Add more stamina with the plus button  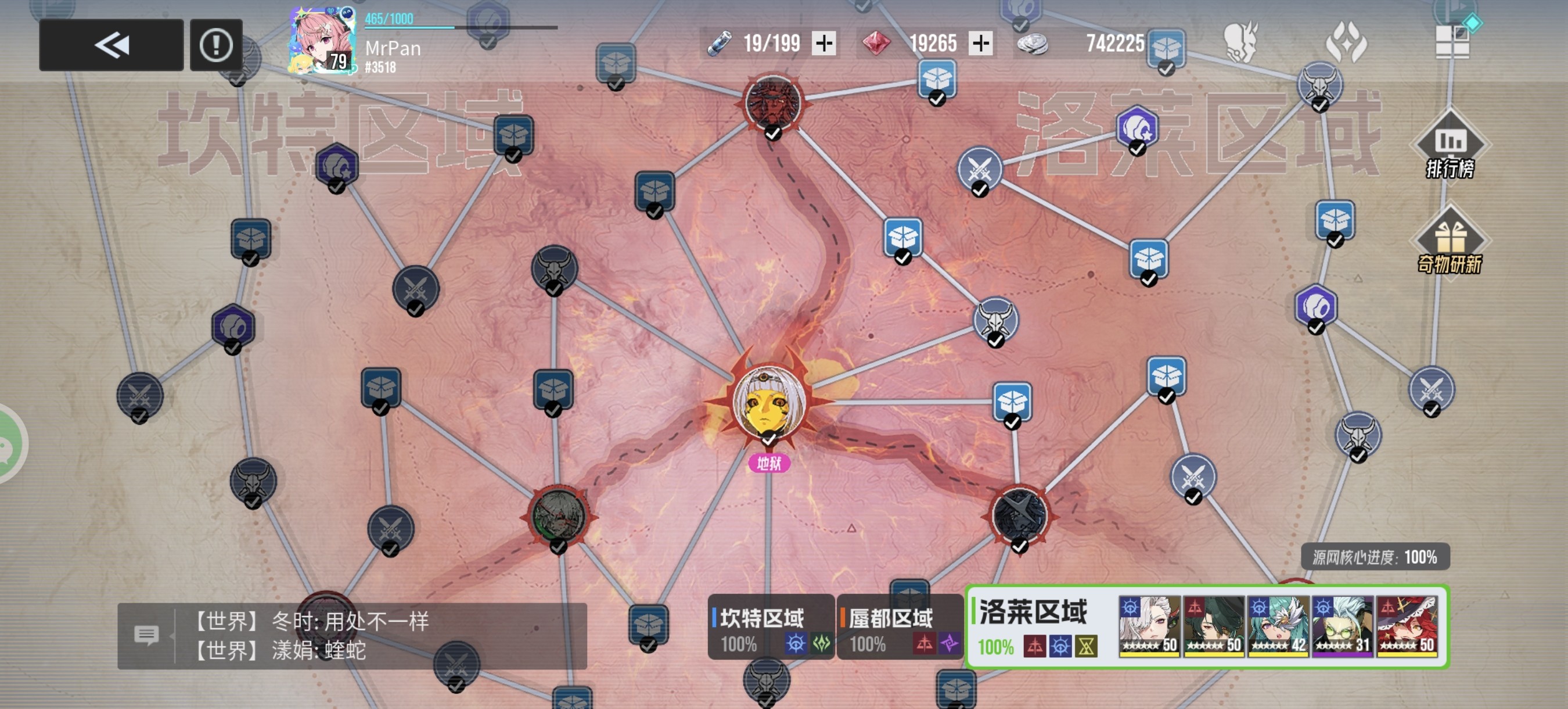point(824,43)
